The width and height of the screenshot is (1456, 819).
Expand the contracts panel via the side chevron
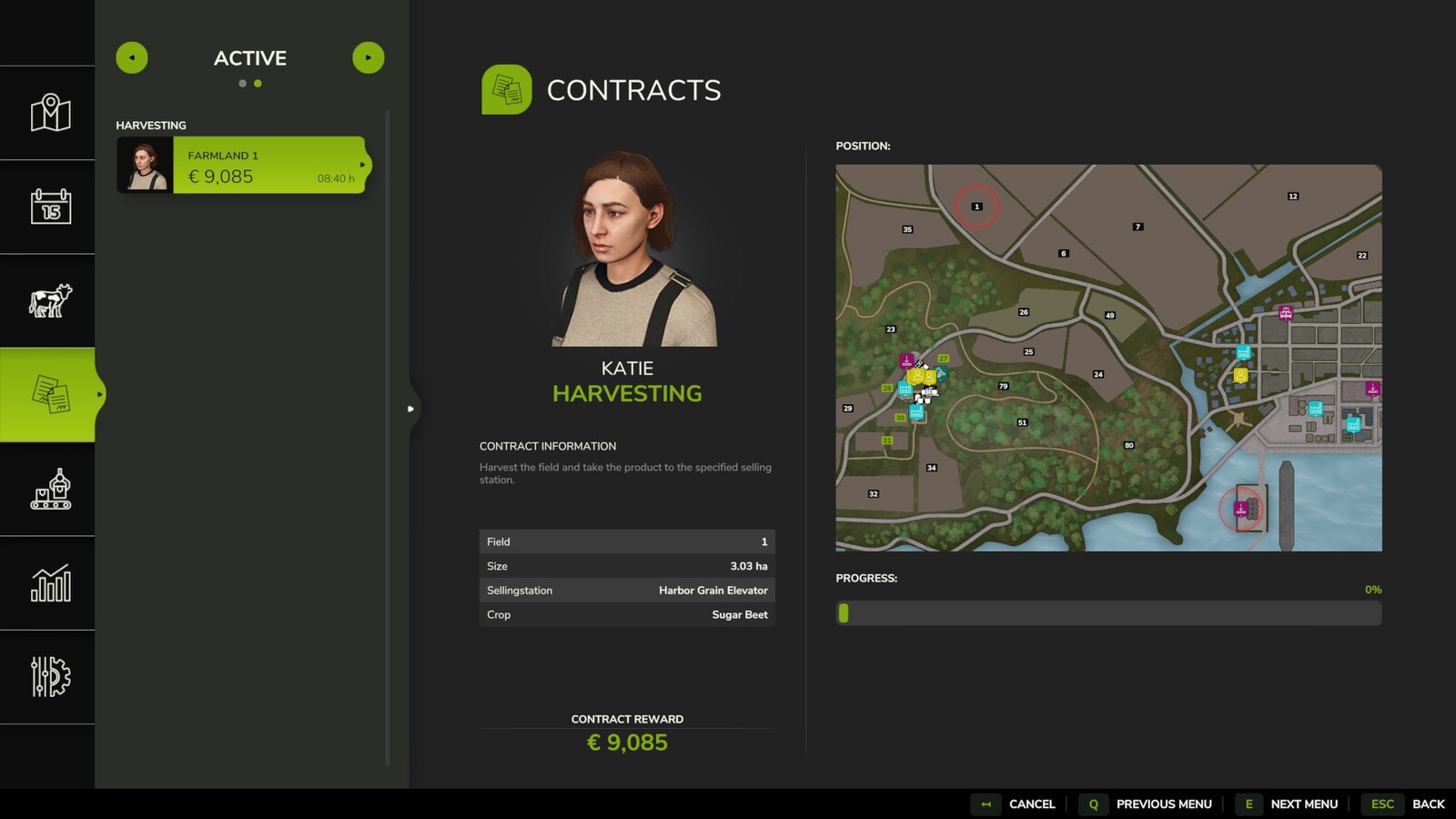click(x=410, y=409)
